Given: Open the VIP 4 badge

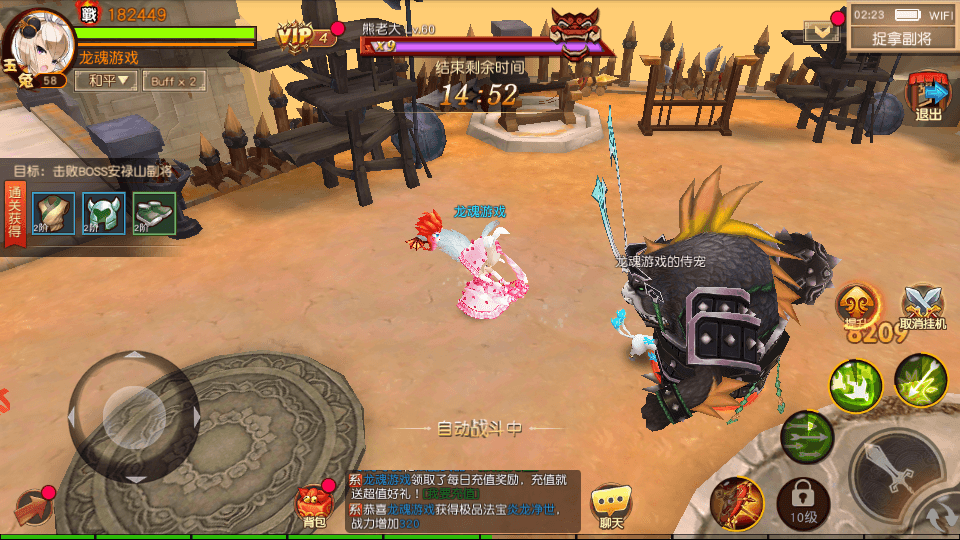Looking at the screenshot, I should tap(305, 38).
